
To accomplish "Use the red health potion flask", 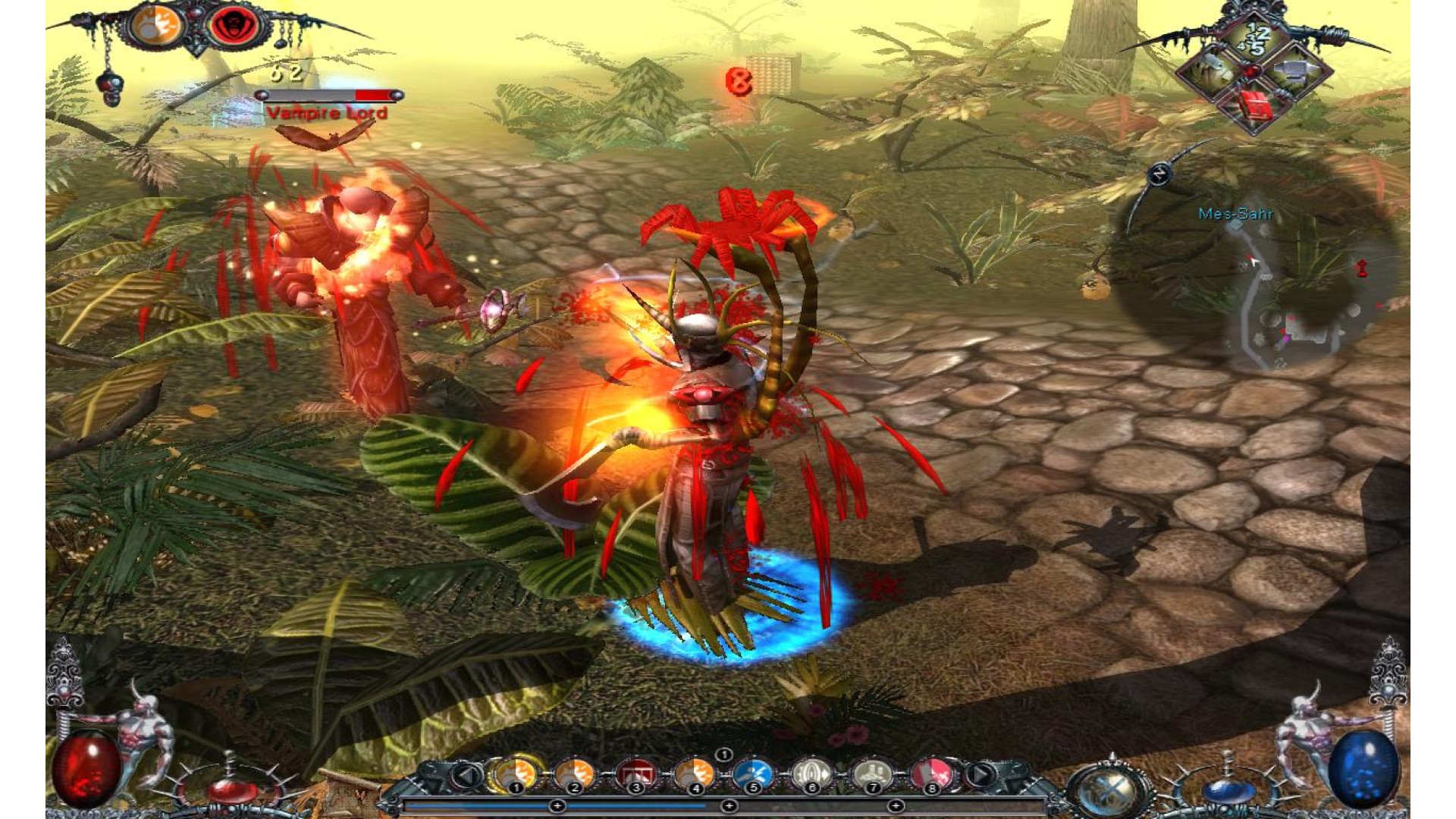I will (x=231, y=789).
